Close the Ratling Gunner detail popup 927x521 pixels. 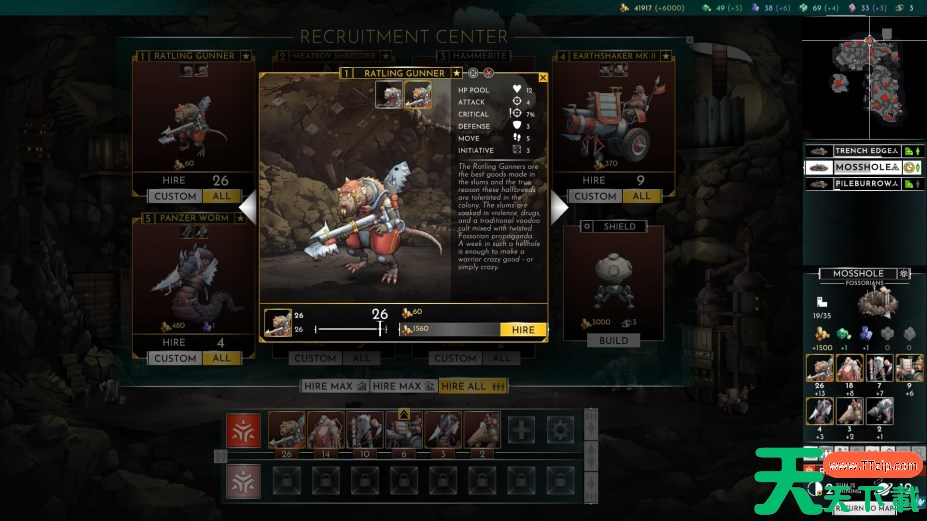tap(543, 77)
